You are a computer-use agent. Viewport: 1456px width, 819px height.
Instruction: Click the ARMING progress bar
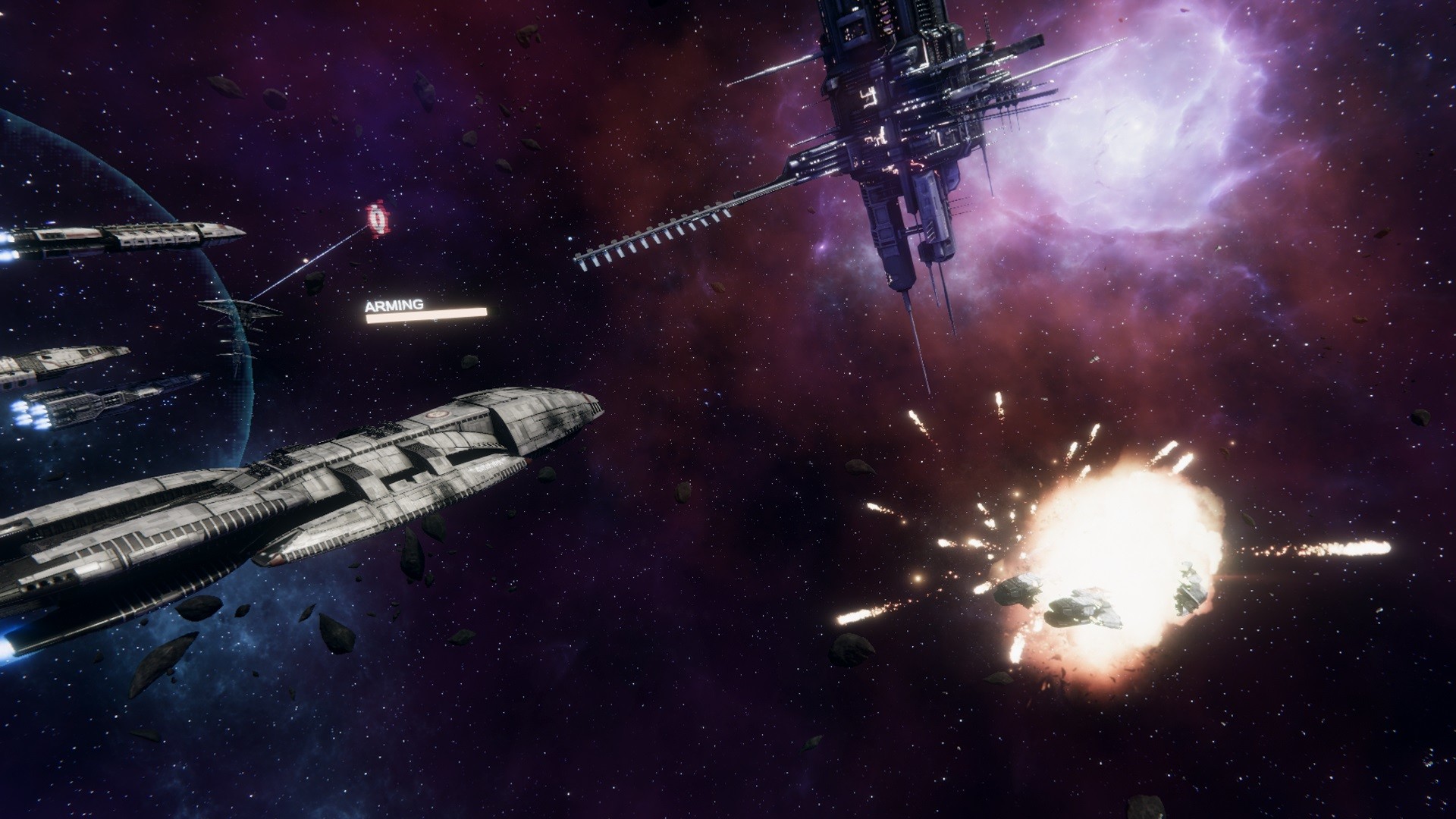click(425, 315)
